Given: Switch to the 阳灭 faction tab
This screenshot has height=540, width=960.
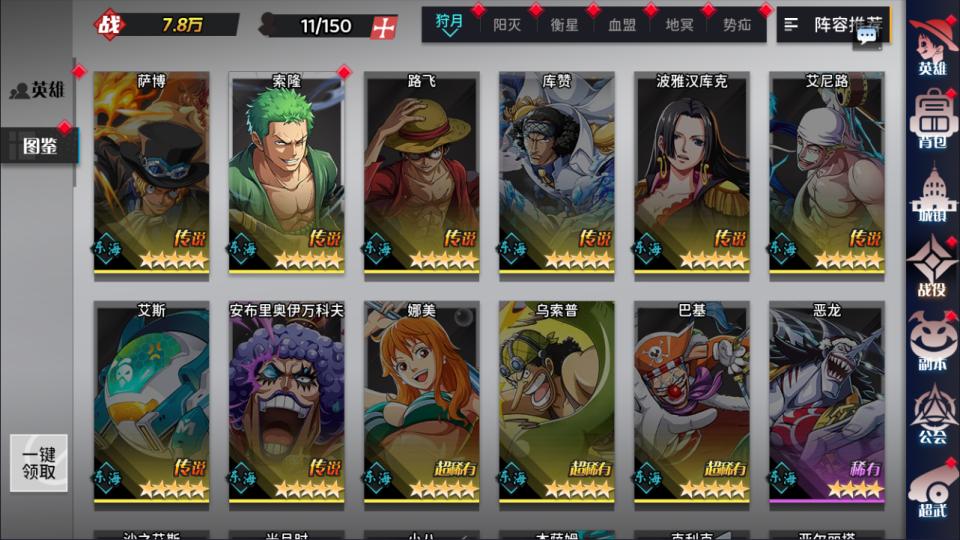Looking at the screenshot, I should 507,25.
